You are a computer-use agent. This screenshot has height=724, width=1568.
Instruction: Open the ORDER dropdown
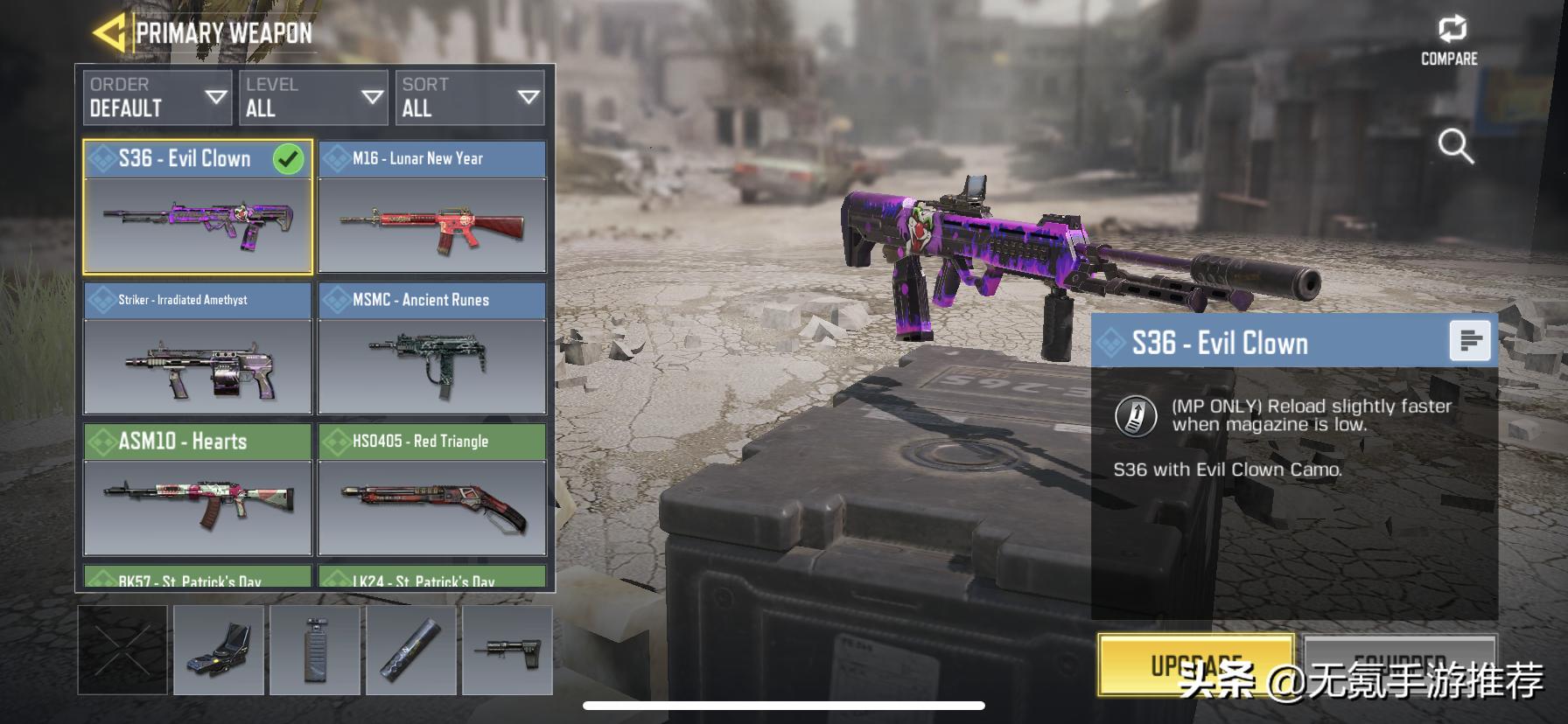[157, 97]
